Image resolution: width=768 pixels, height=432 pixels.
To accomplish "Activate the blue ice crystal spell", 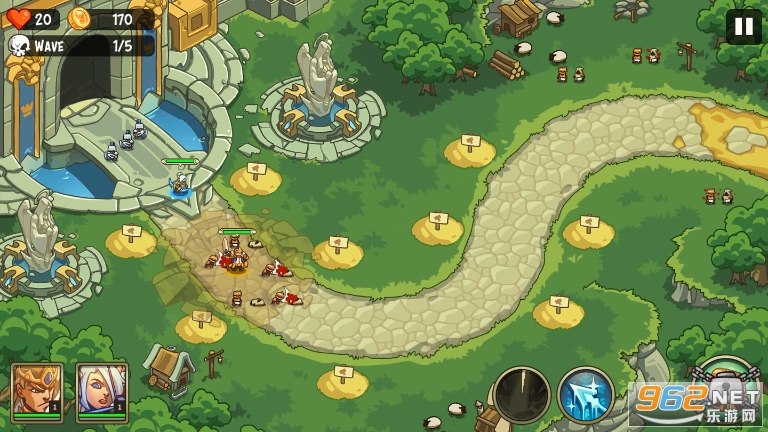I will point(586,395).
